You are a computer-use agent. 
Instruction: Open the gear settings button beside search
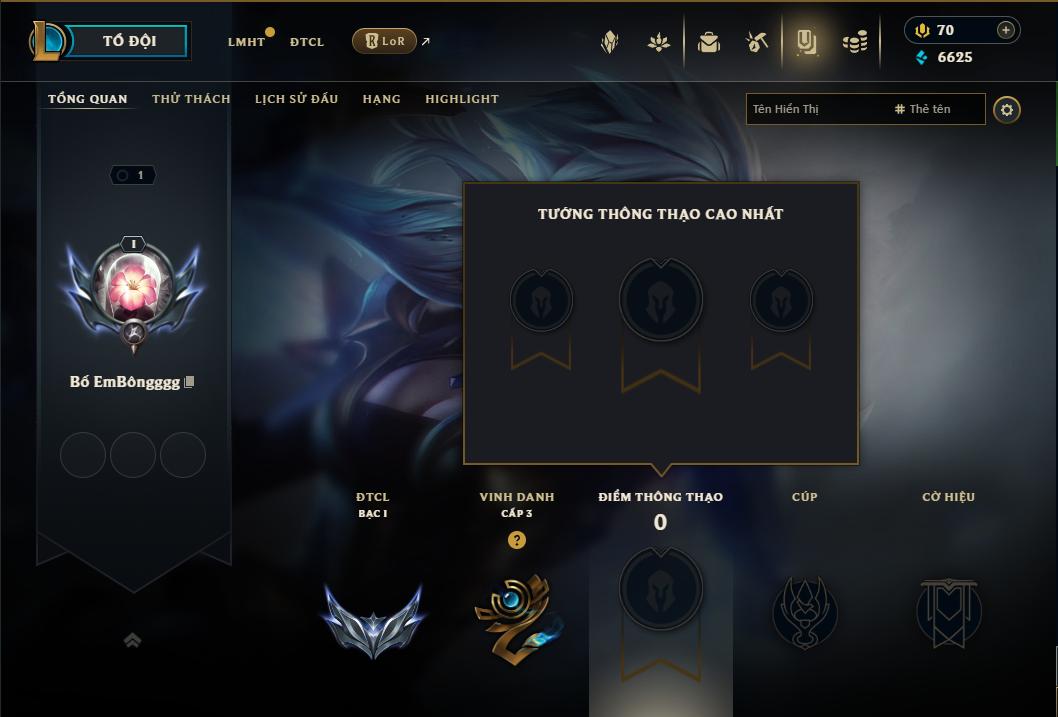(1007, 109)
